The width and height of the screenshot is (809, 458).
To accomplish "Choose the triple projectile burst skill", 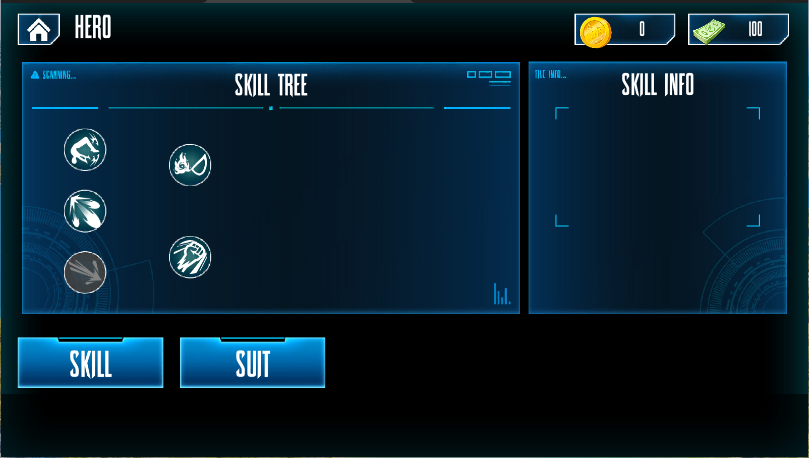I will (x=85, y=211).
